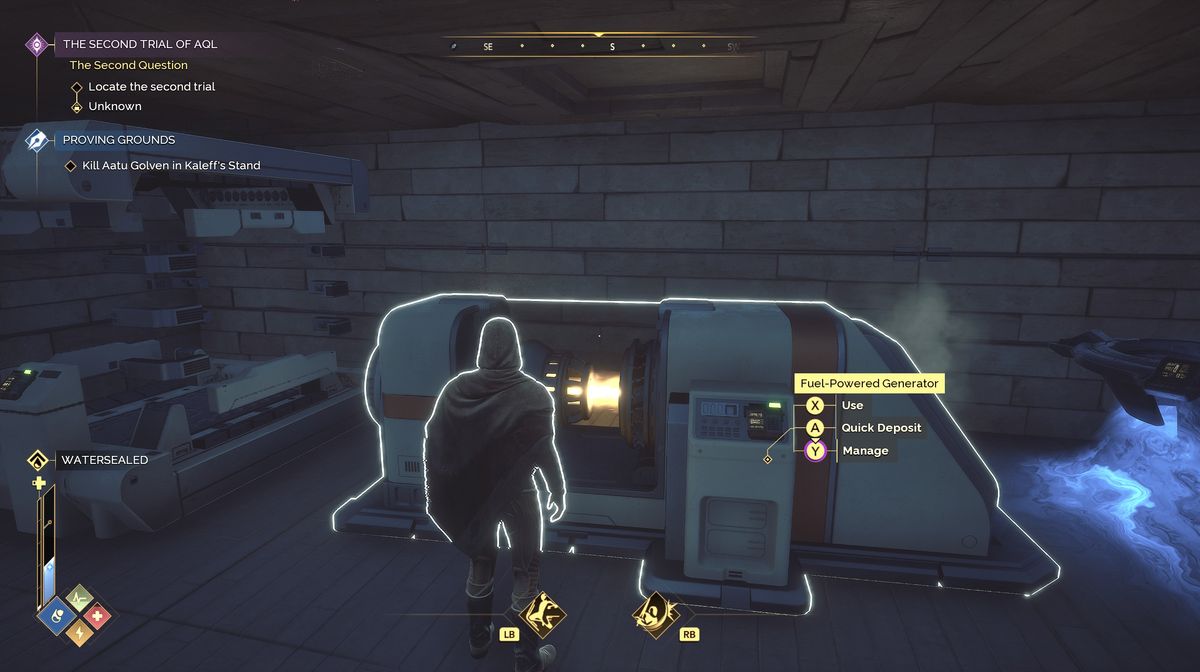The height and width of the screenshot is (672, 1200).
Task: Open The Second Trial of Aql quest
Action: pos(139,44)
